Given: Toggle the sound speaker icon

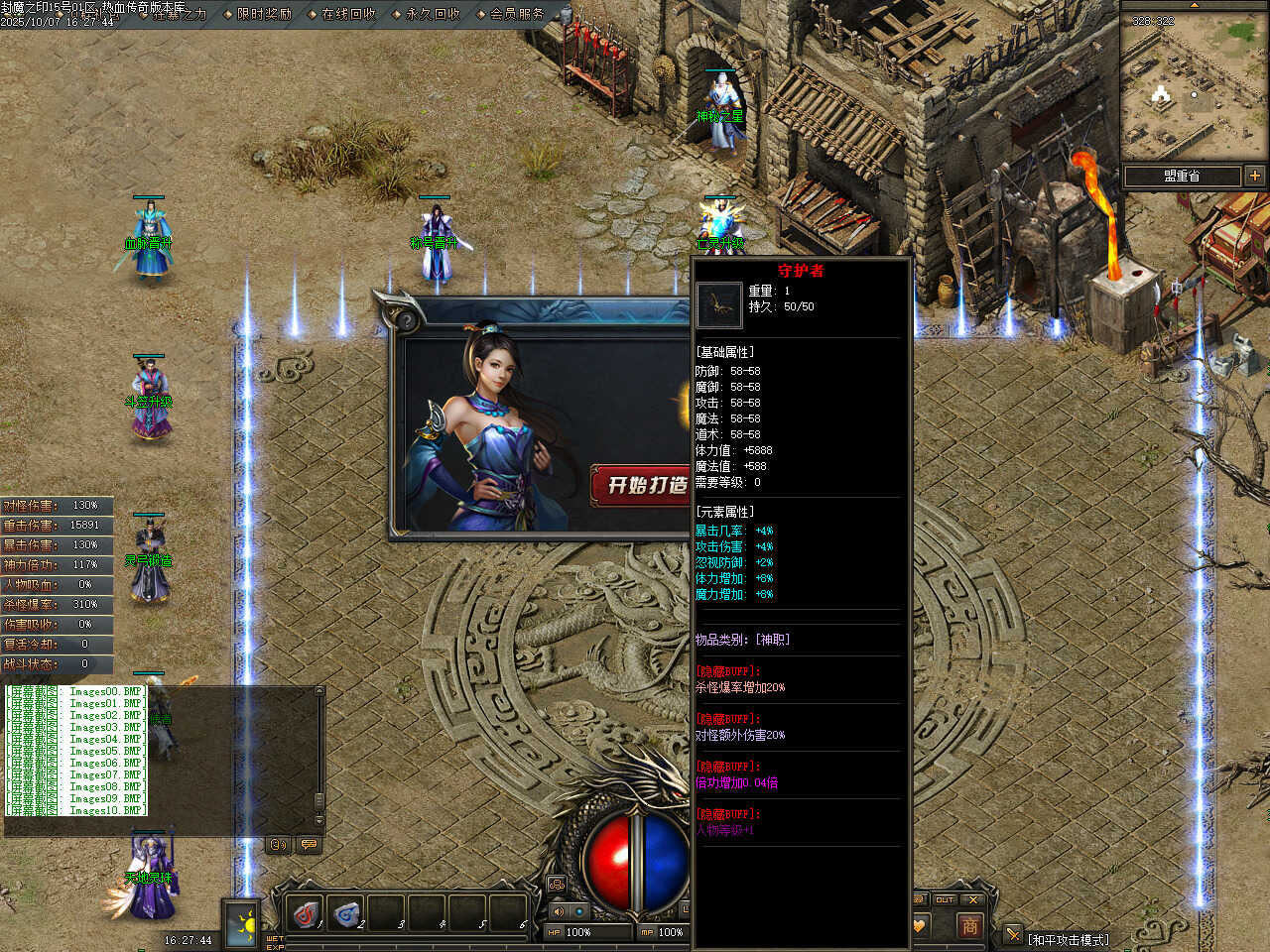Looking at the screenshot, I should pyautogui.click(x=558, y=910).
